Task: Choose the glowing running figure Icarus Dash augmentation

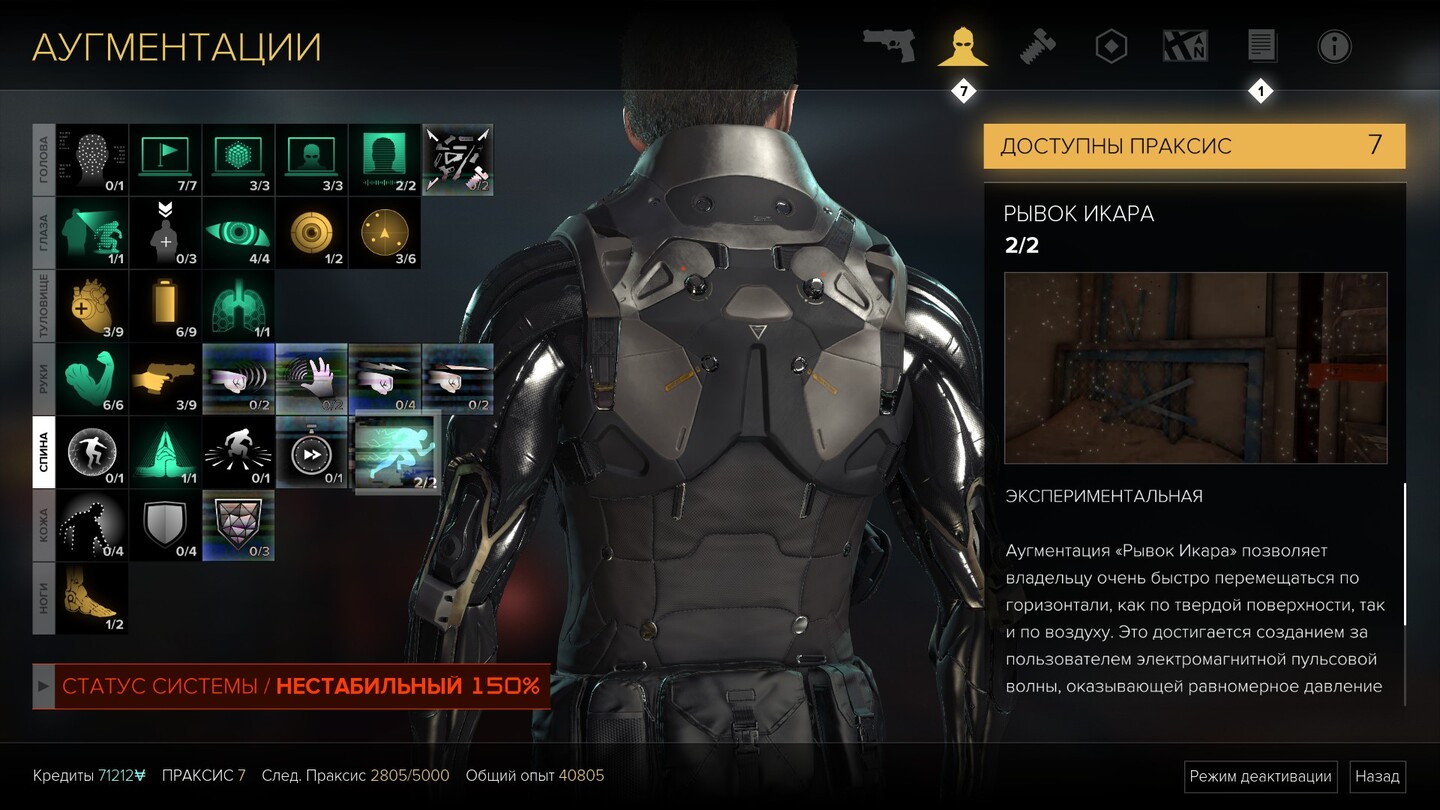Action: (398, 453)
